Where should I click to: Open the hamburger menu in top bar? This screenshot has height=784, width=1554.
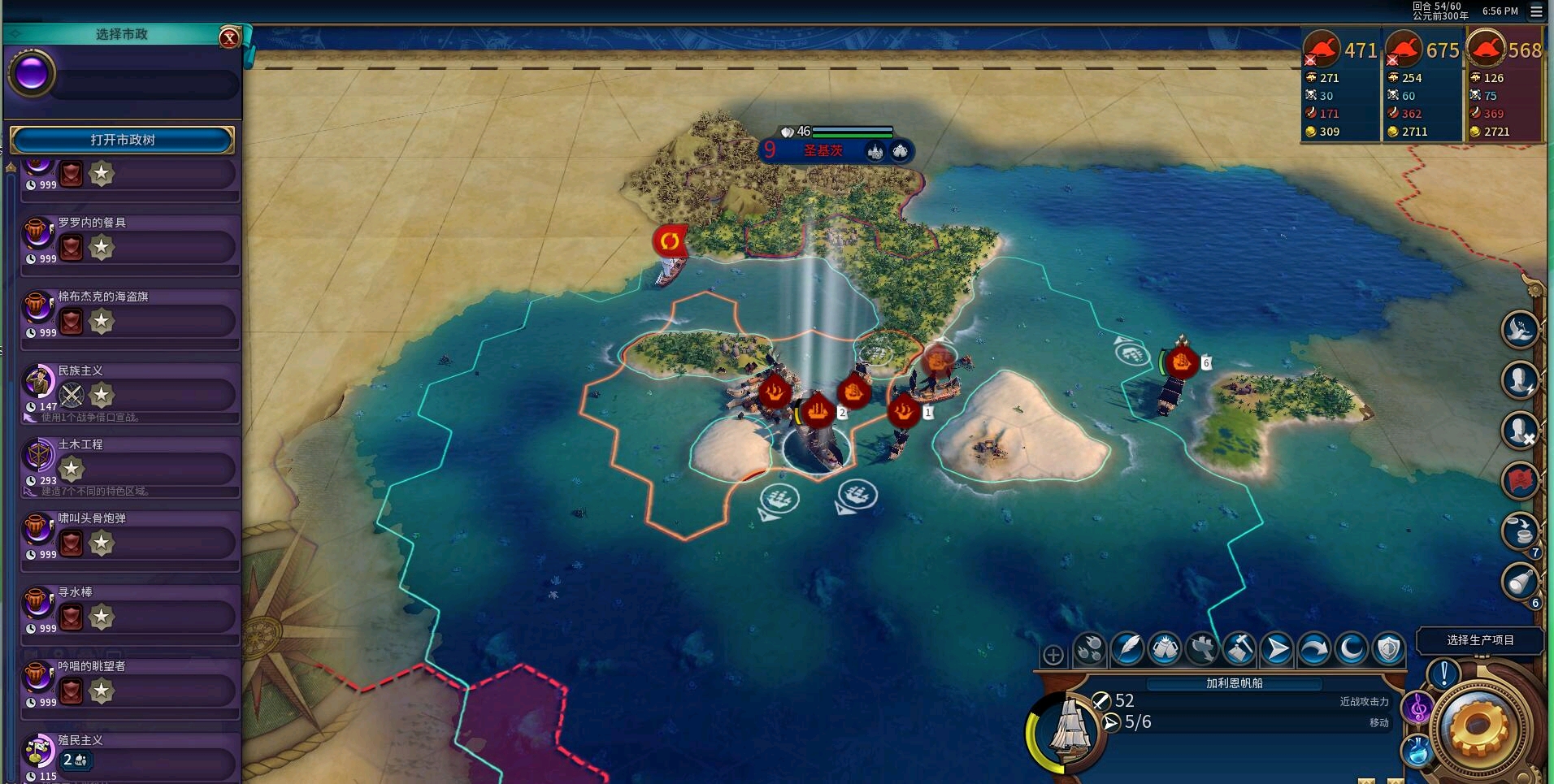(1536, 11)
